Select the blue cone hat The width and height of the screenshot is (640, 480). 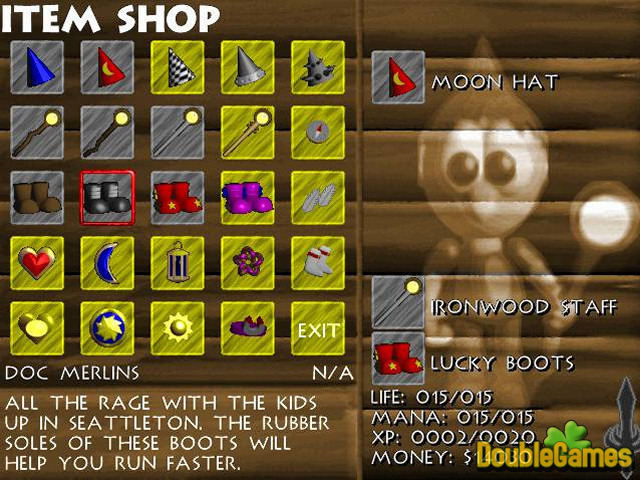point(37,65)
